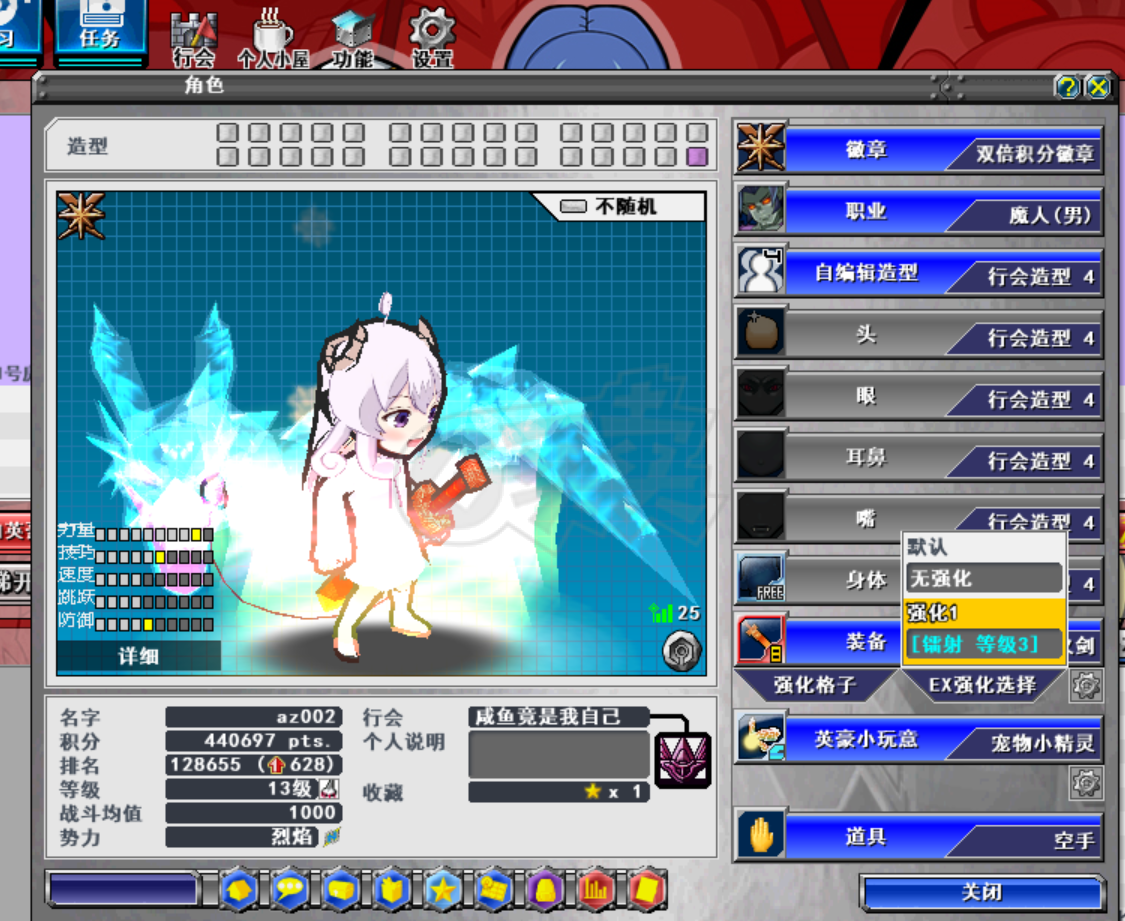Image resolution: width=1125 pixels, height=921 pixels.
Task: Select the 职业 class row
Action: point(920,212)
